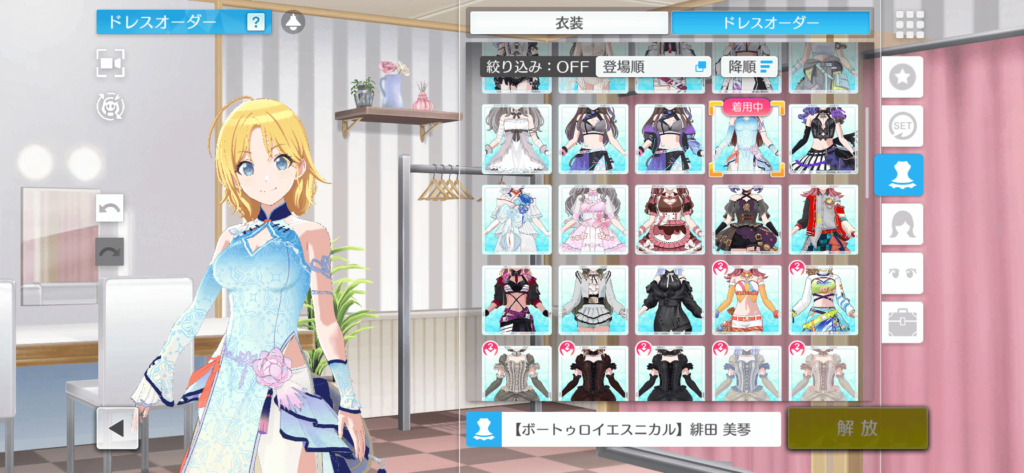This screenshot has height=473, width=1024.
Task: Open the 登場順 sort order dropdown
Action: 653,66
